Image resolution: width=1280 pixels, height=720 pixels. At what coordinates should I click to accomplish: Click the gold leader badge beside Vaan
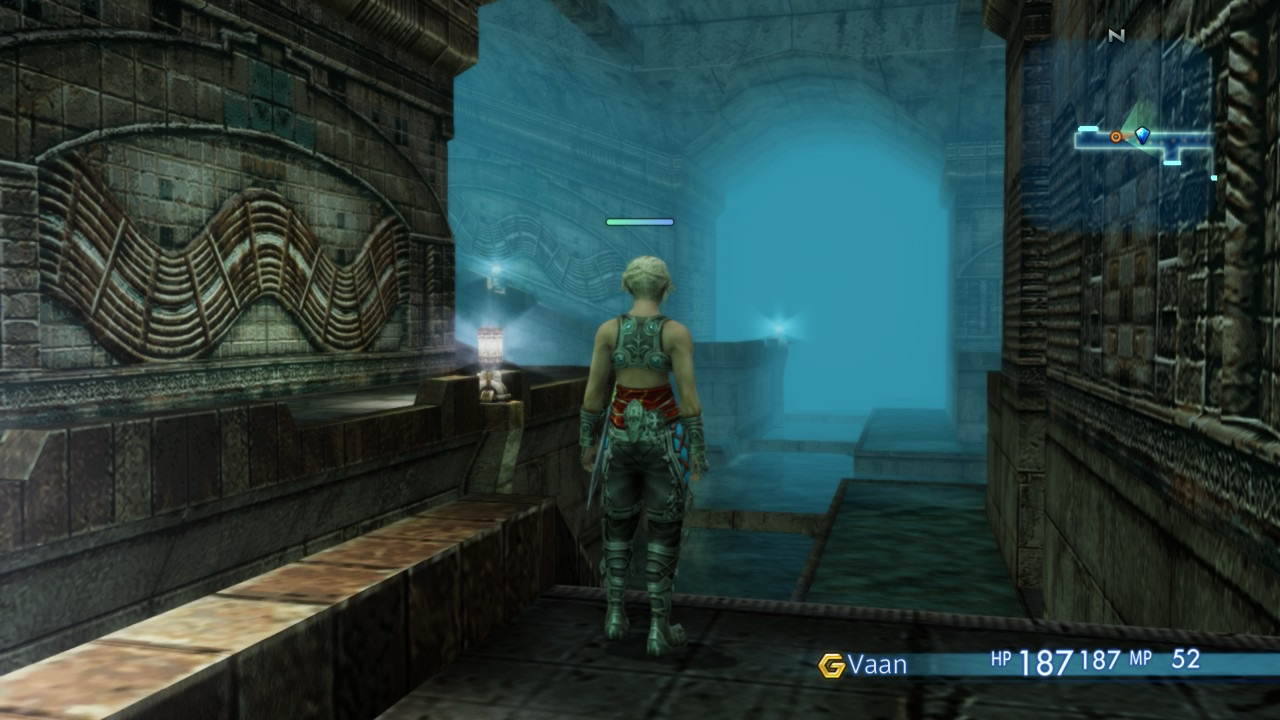coord(831,665)
